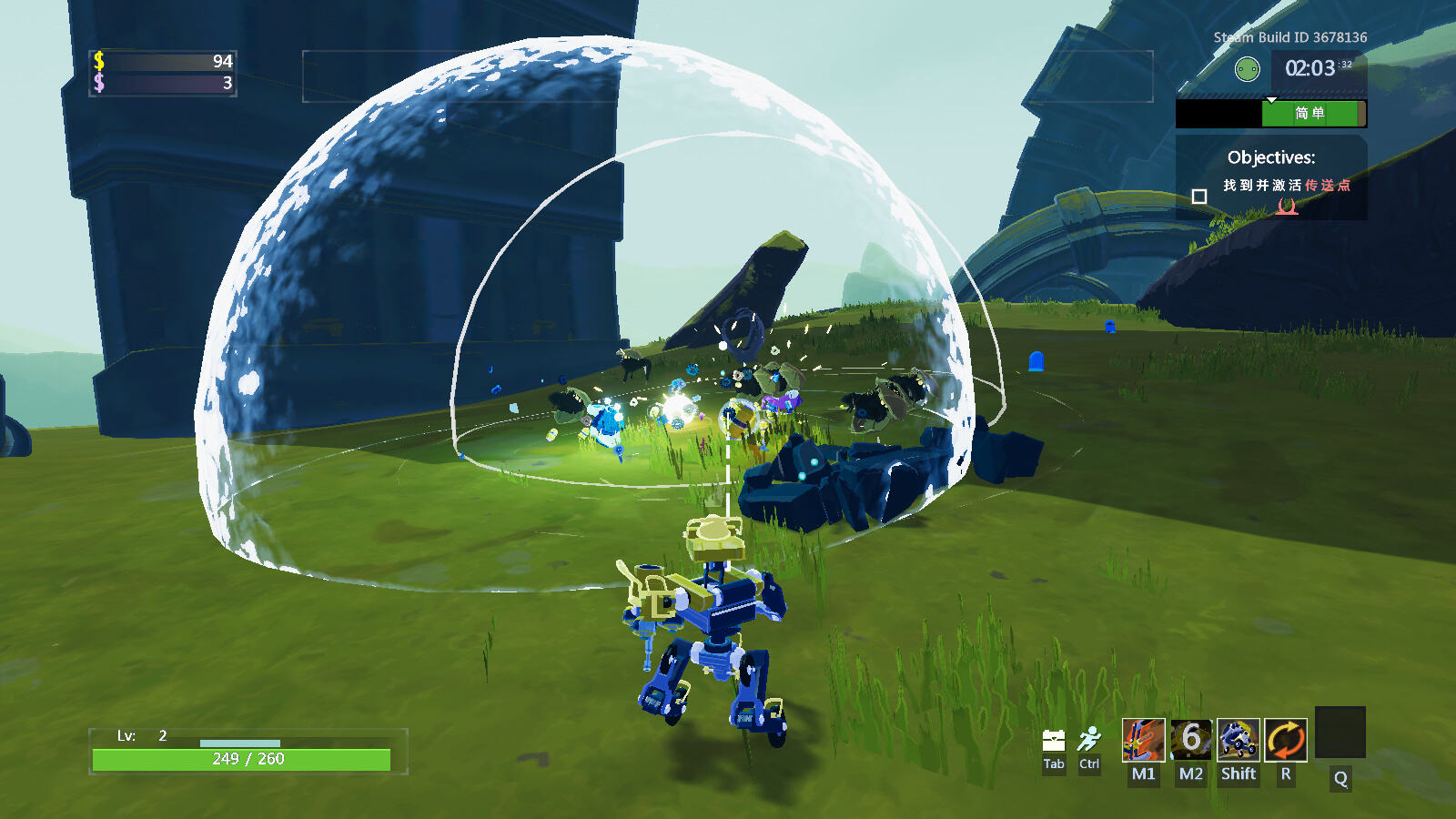Image resolution: width=1456 pixels, height=819 pixels.
Task: Select the empty Q equipment slot
Action: 1340,733
